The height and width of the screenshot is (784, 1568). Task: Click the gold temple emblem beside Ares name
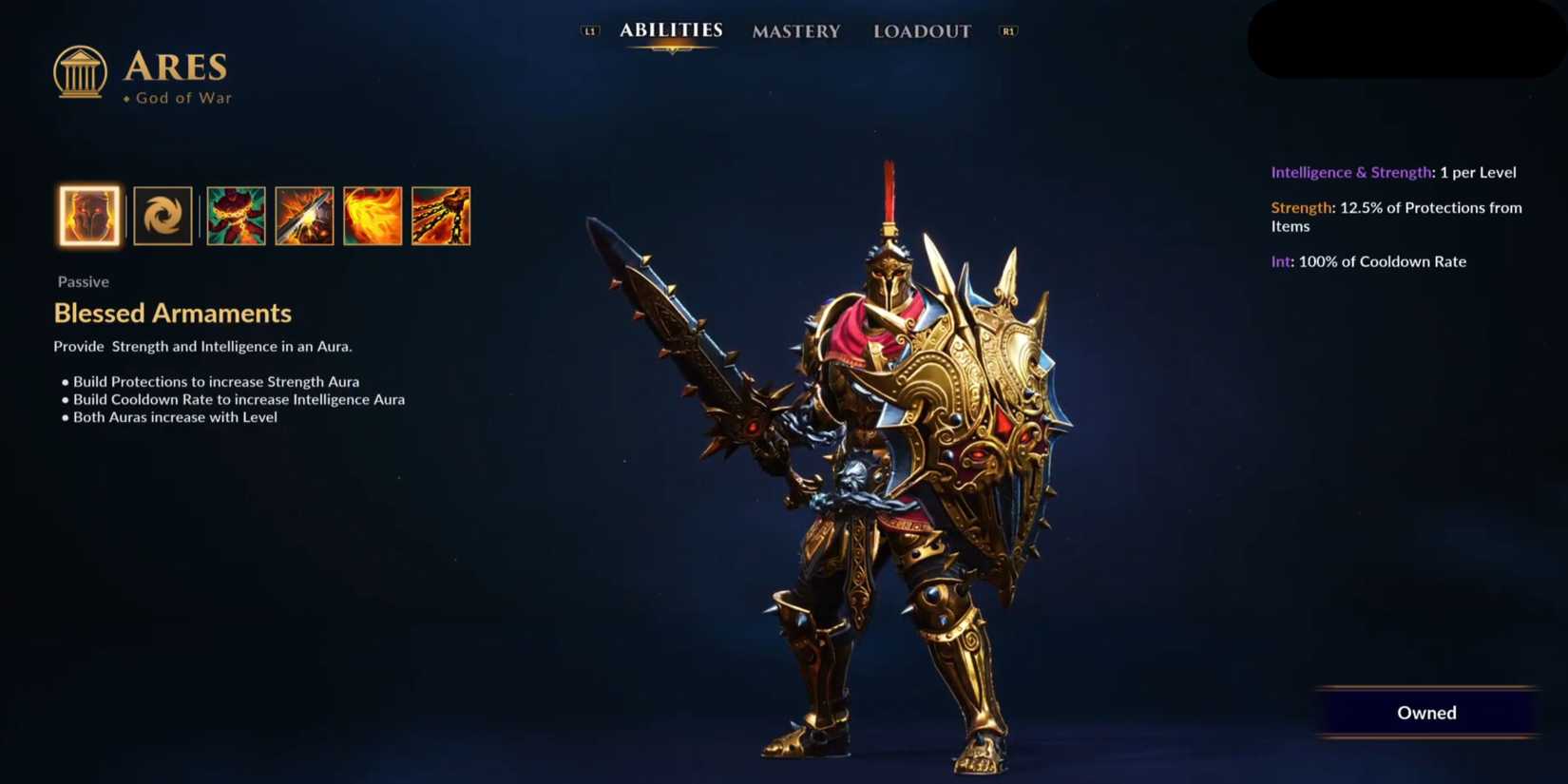coord(80,71)
